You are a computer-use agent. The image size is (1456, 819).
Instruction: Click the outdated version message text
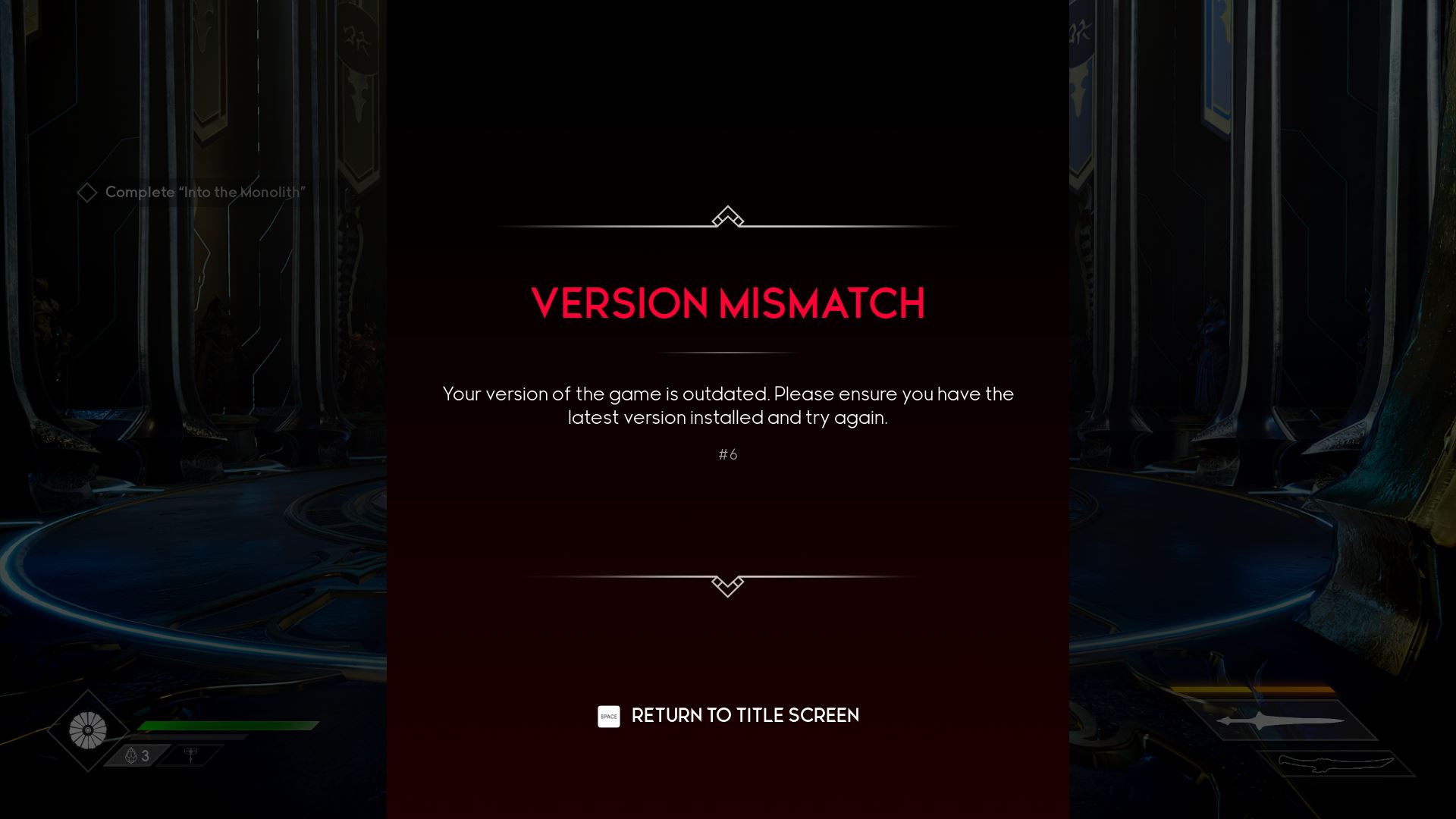(x=727, y=406)
